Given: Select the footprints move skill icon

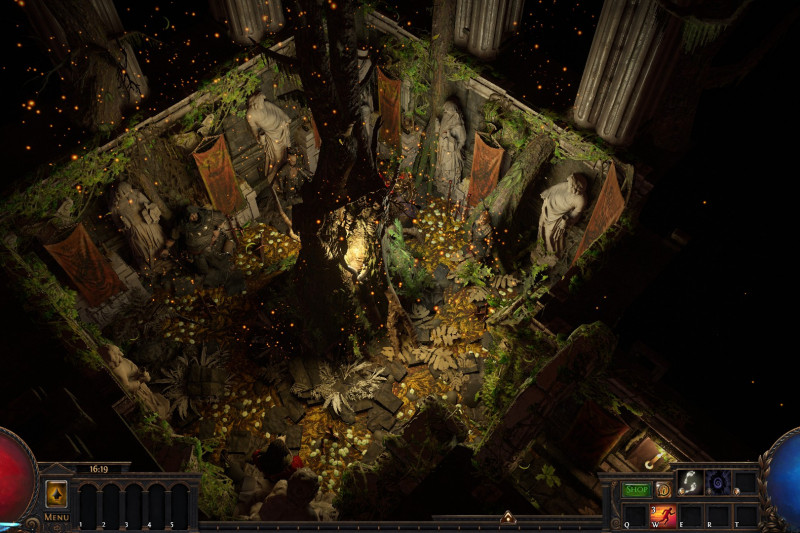Looking at the screenshot, I should click(x=689, y=483).
